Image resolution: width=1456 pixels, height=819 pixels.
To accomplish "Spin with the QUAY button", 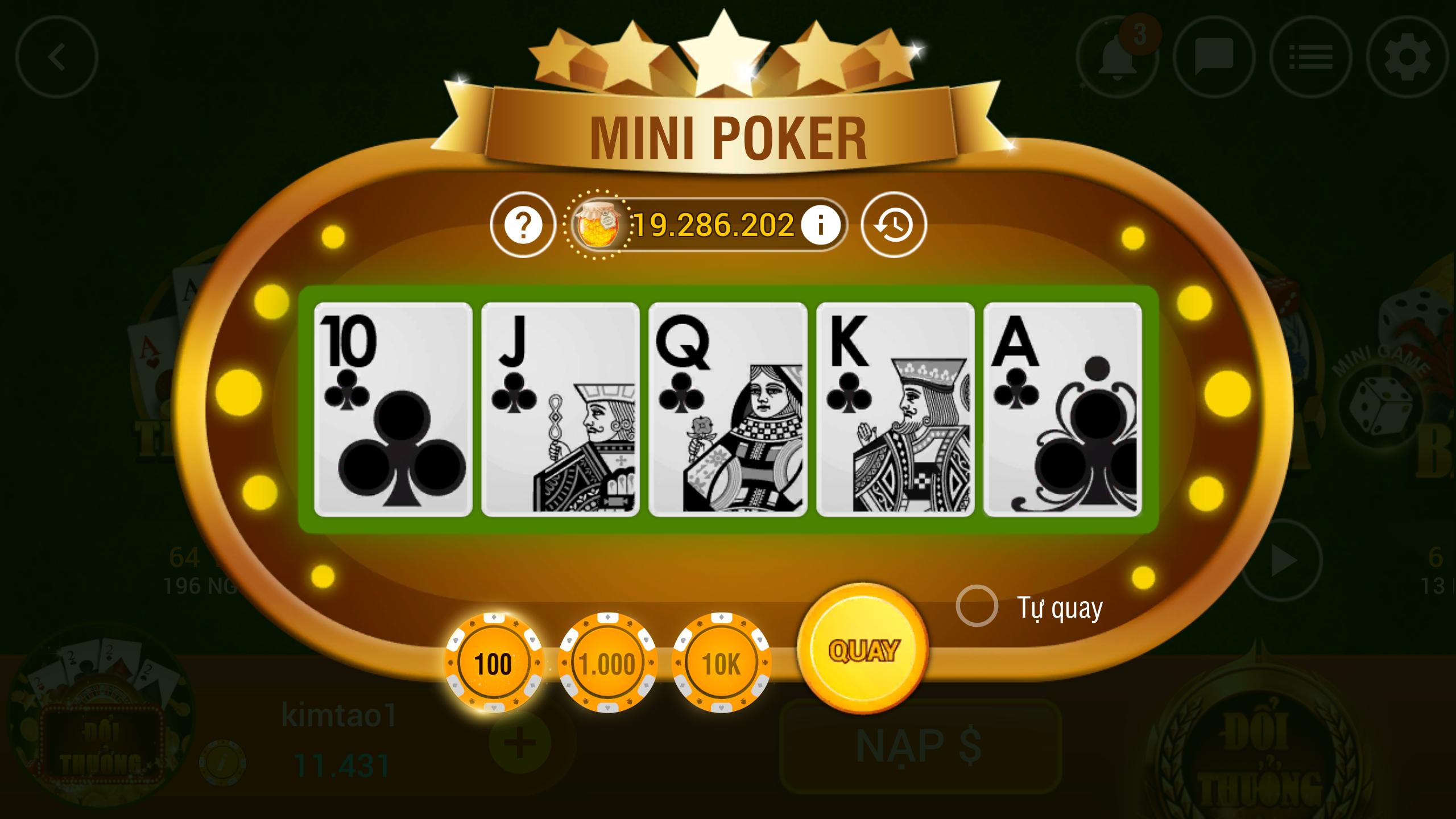I will [x=863, y=650].
